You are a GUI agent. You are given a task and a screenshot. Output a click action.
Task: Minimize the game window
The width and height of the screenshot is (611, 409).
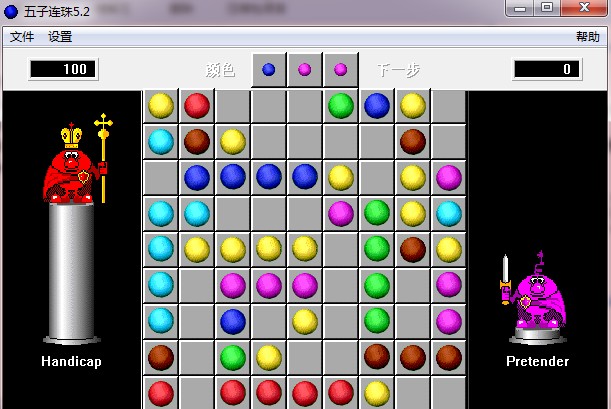click(521, 8)
